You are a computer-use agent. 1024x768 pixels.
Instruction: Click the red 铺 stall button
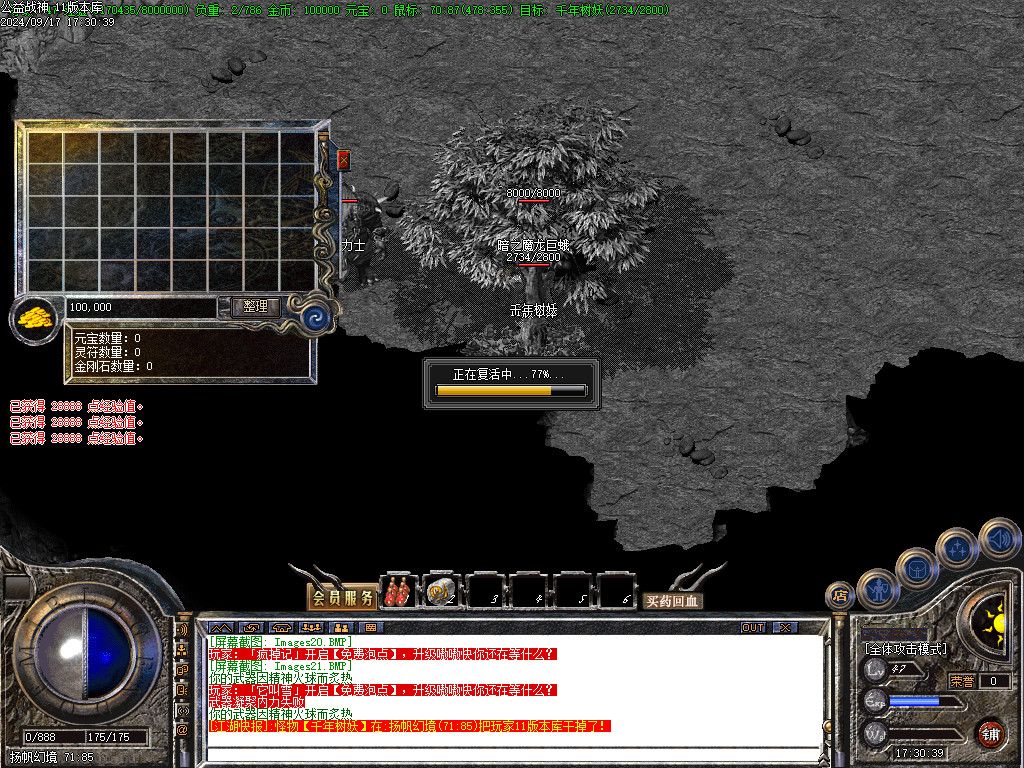point(990,733)
